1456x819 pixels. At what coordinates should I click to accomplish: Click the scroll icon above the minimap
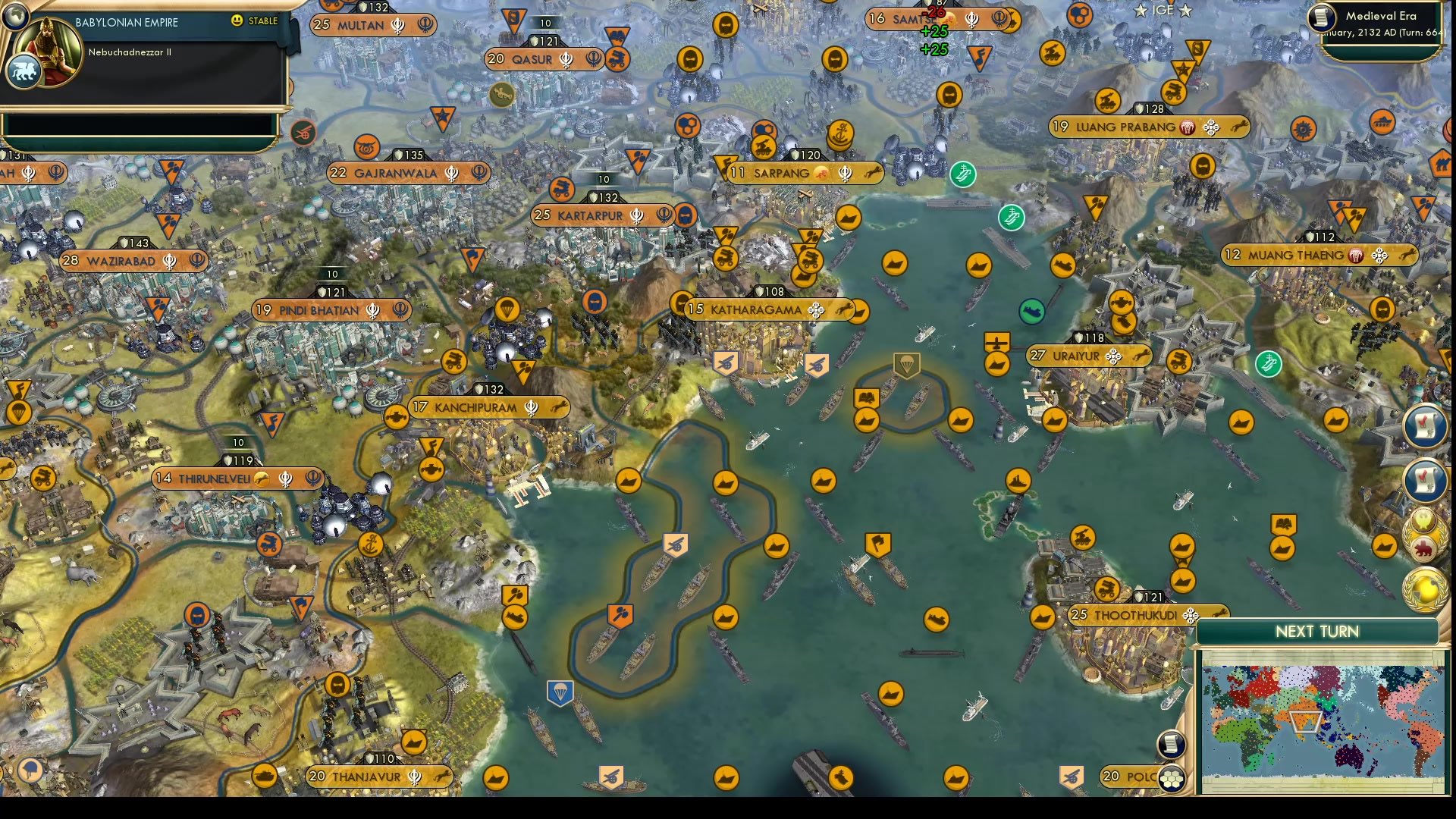tap(1170, 745)
